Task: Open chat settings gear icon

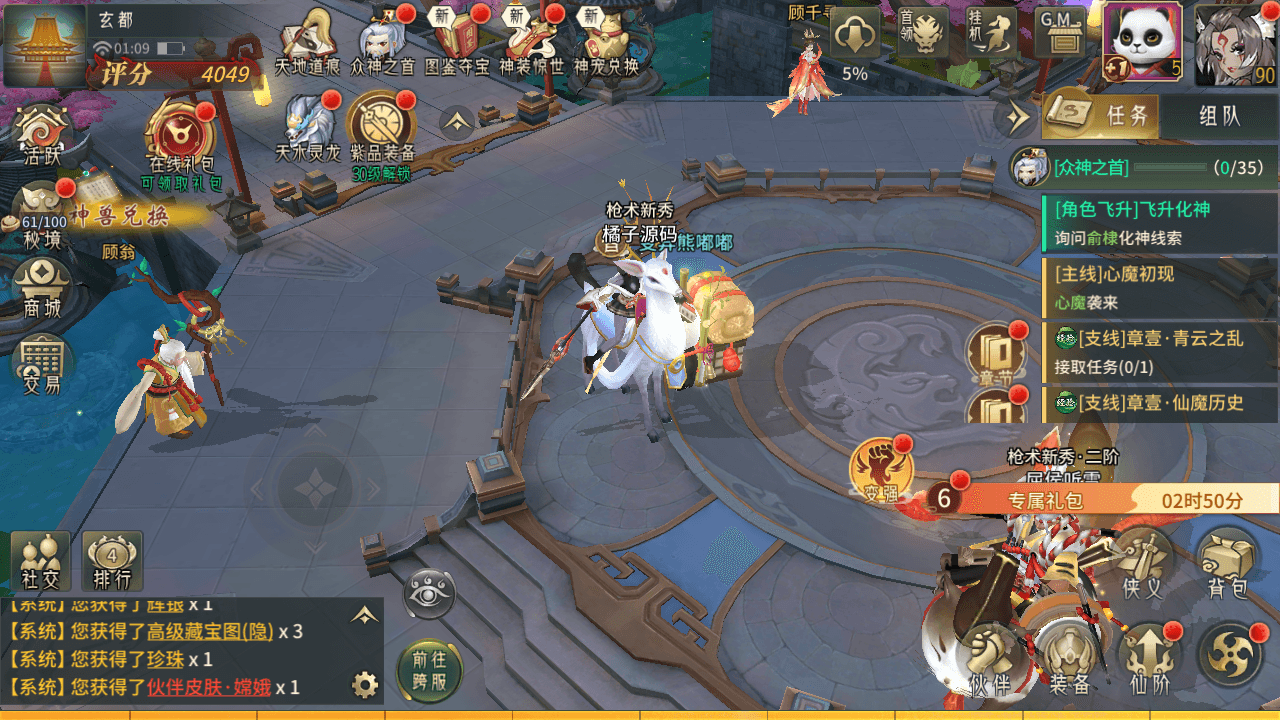Action: click(365, 685)
